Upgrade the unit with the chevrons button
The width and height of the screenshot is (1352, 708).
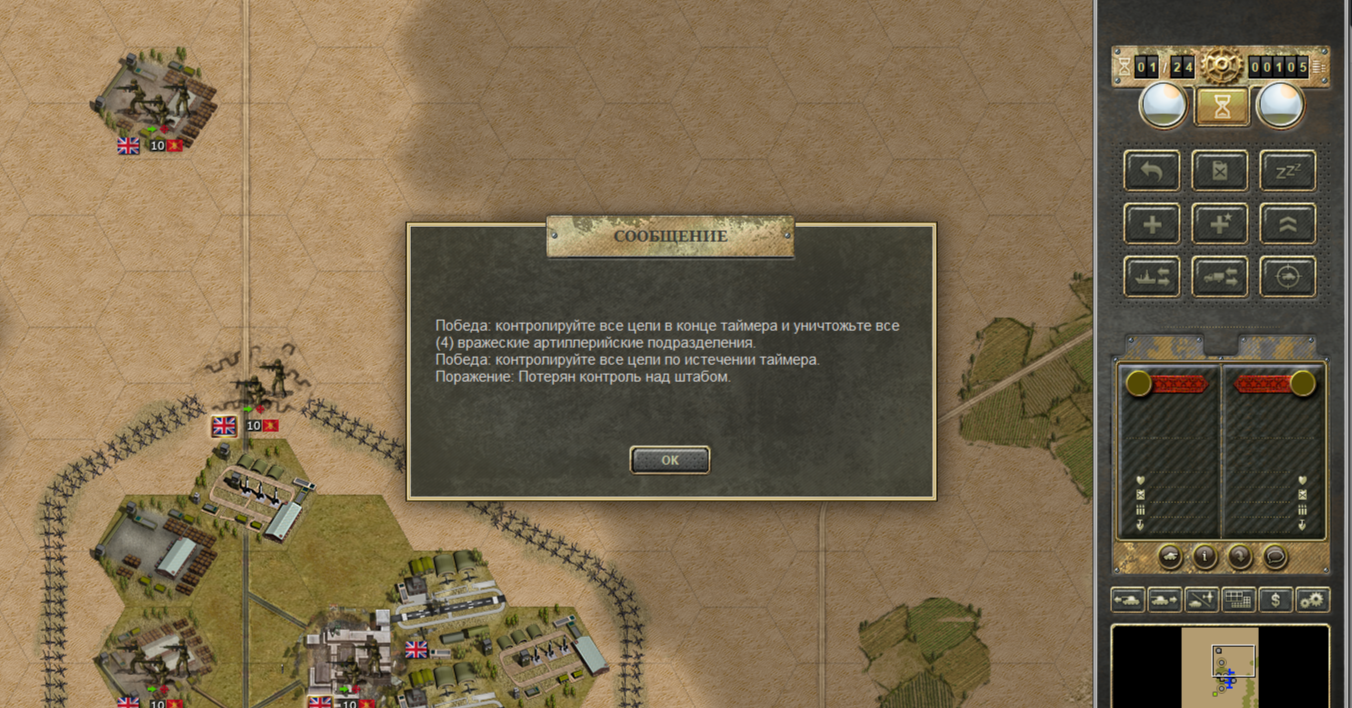(1287, 224)
